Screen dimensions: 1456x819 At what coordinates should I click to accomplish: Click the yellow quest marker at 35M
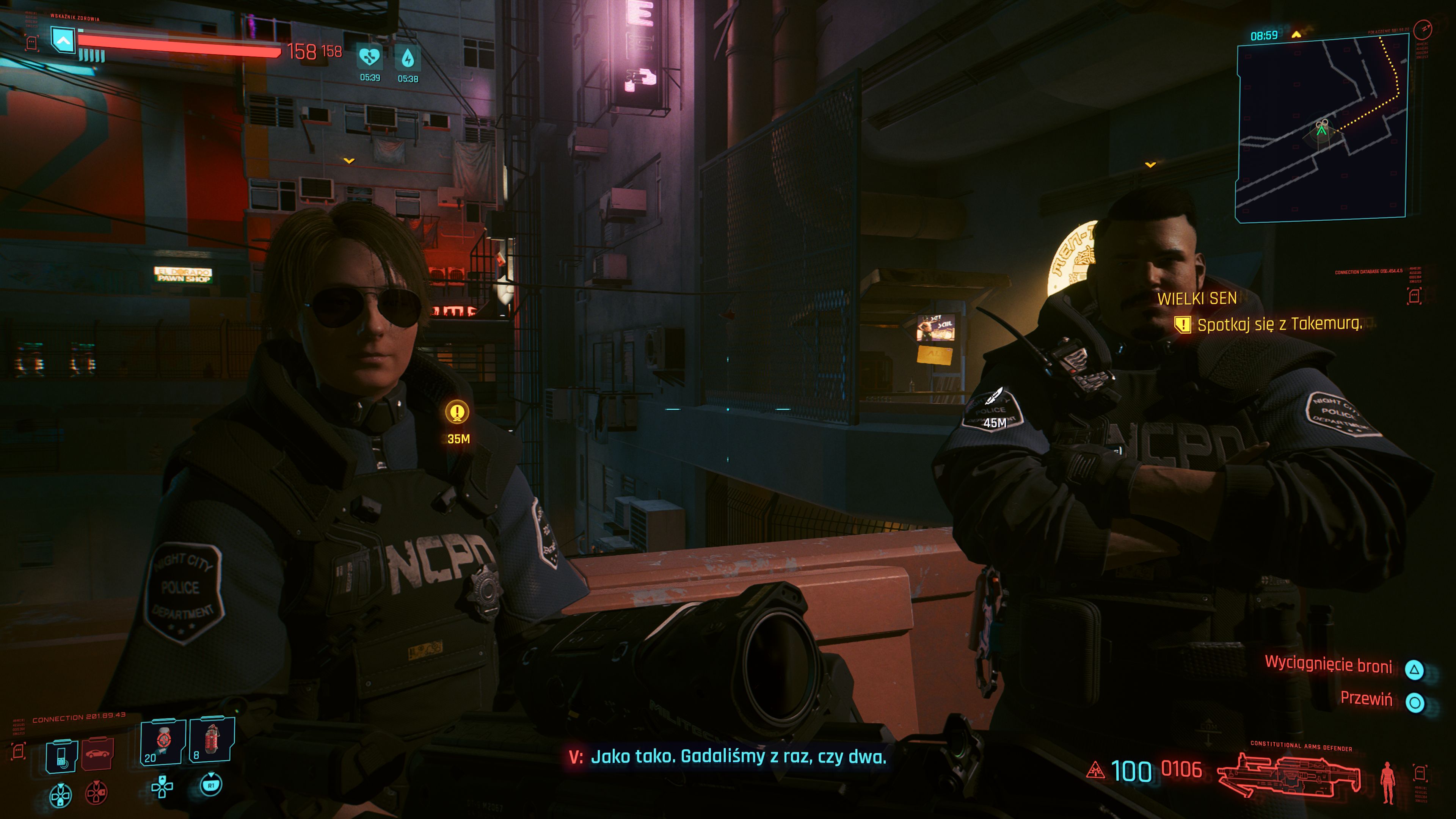point(457,412)
